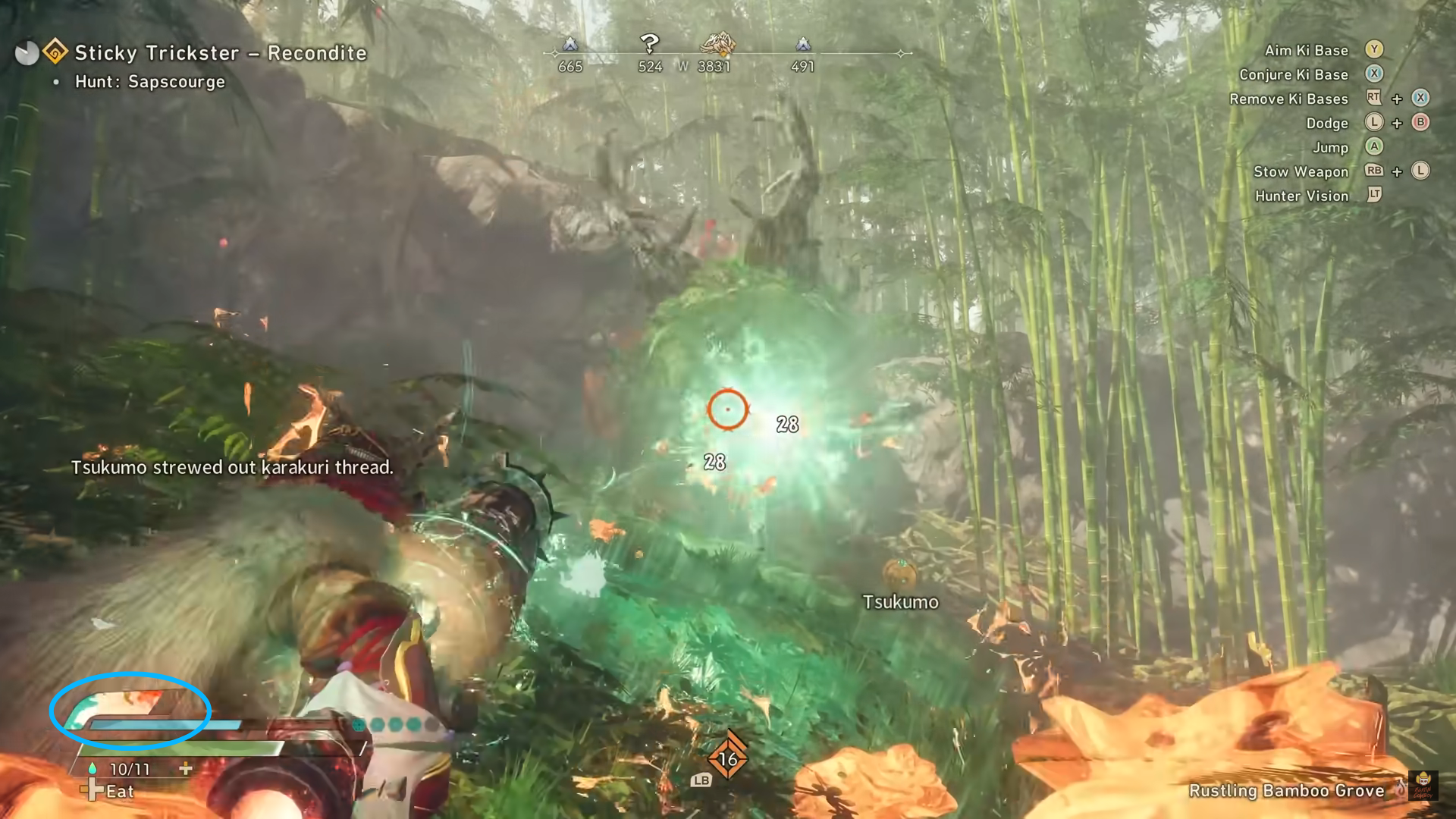This screenshot has height=819, width=1456.
Task: Select the question mark compass marker
Action: (649, 44)
